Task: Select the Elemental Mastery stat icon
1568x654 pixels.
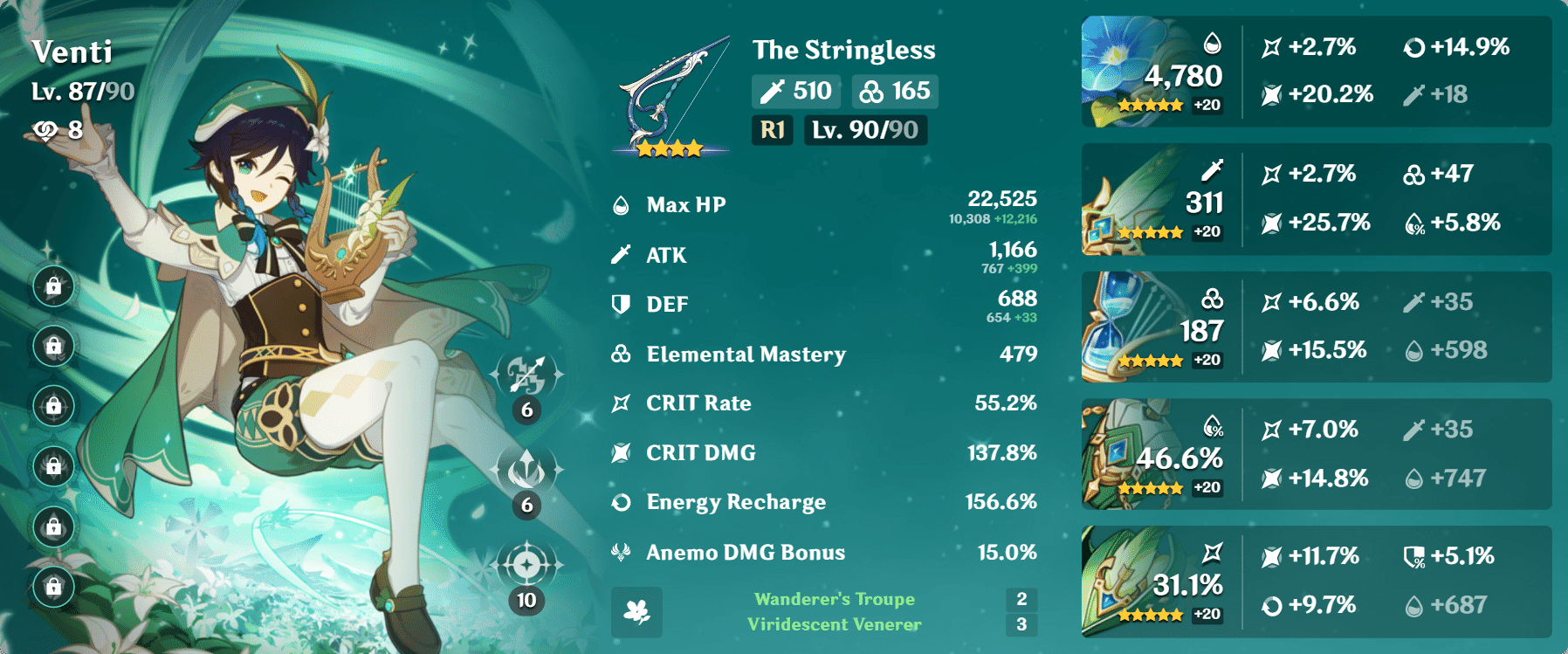Action: pyautogui.click(x=620, y=354)
